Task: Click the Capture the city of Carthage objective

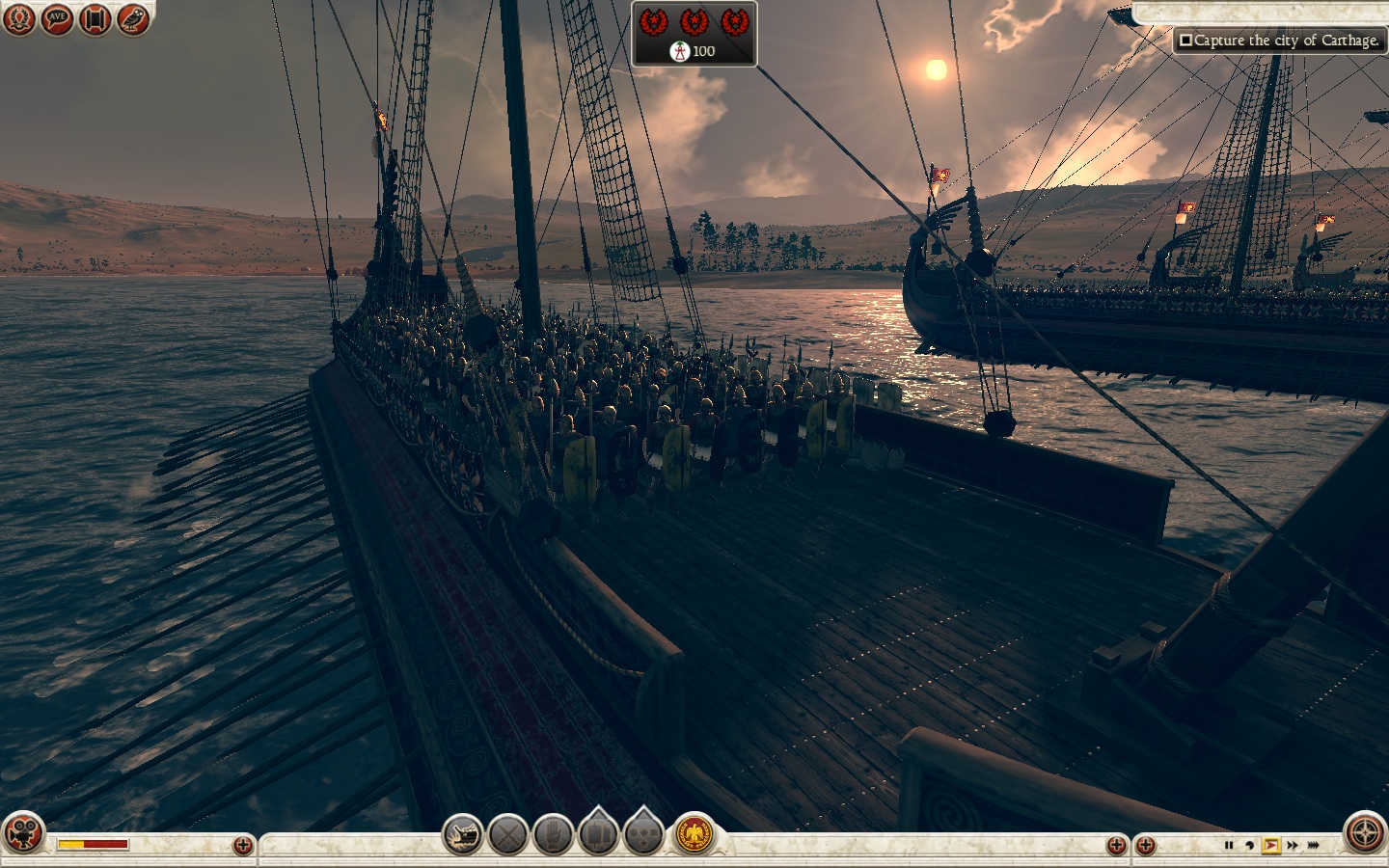Action: point(1279,41)
